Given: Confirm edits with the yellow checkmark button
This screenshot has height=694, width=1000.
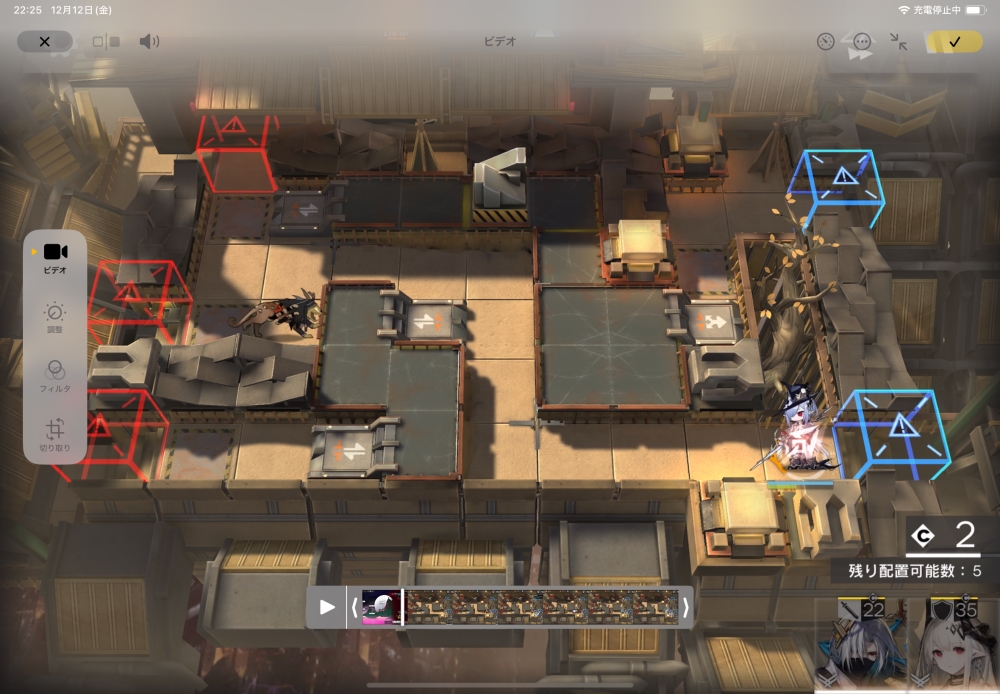Looking at the screenshot, I should point(954,42).
